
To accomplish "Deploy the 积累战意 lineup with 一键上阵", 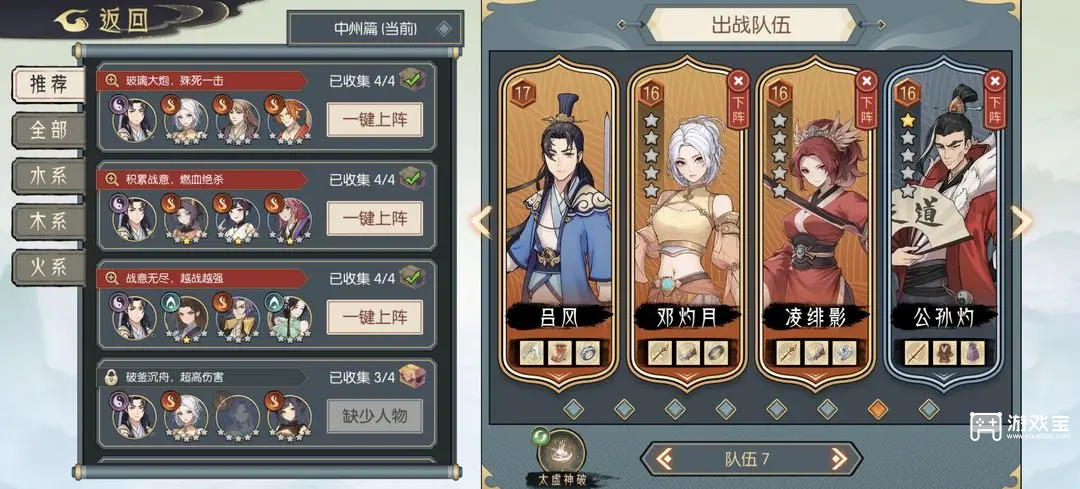I will click(374, 218).
